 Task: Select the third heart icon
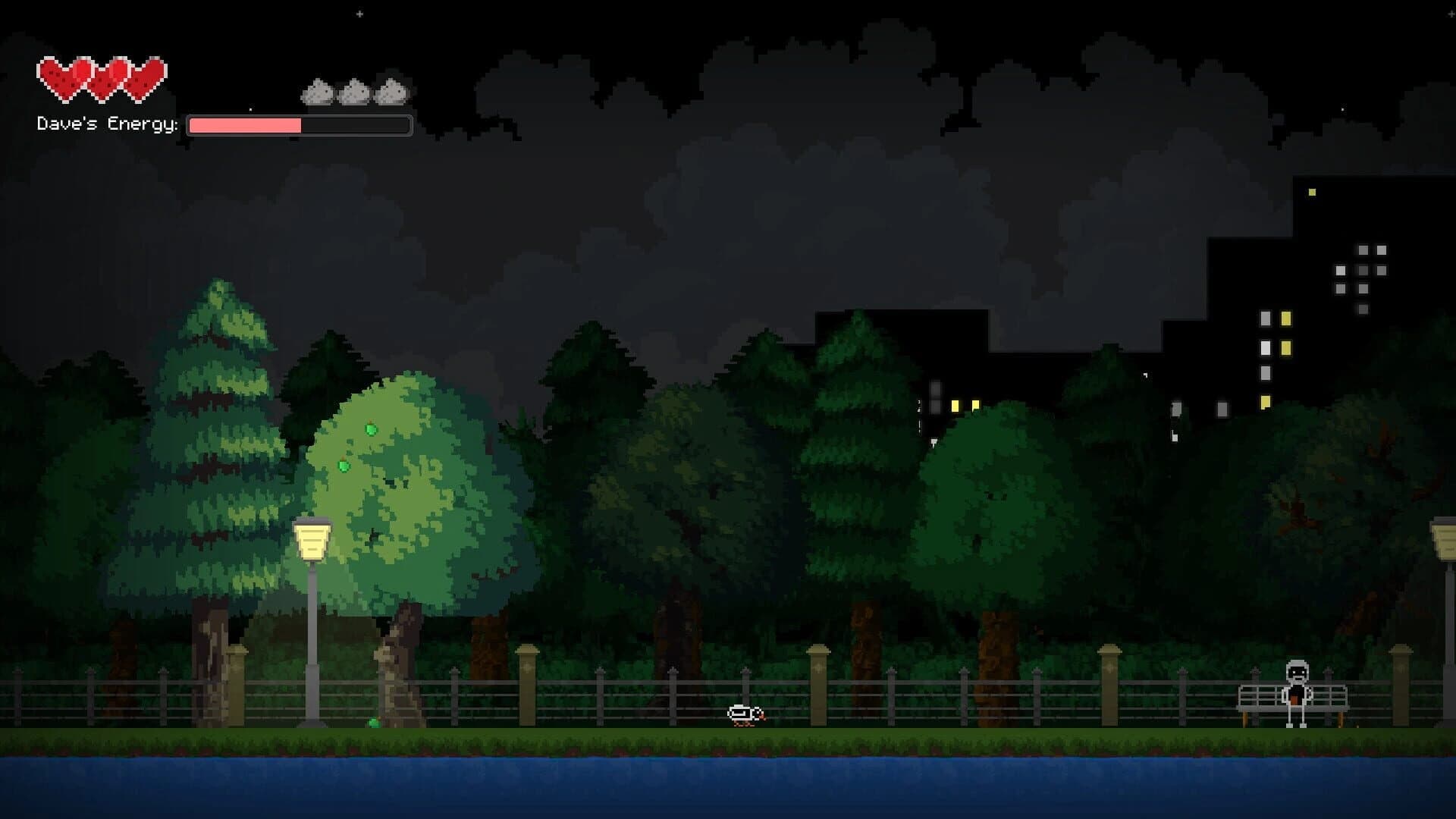[x=145, y=76]
